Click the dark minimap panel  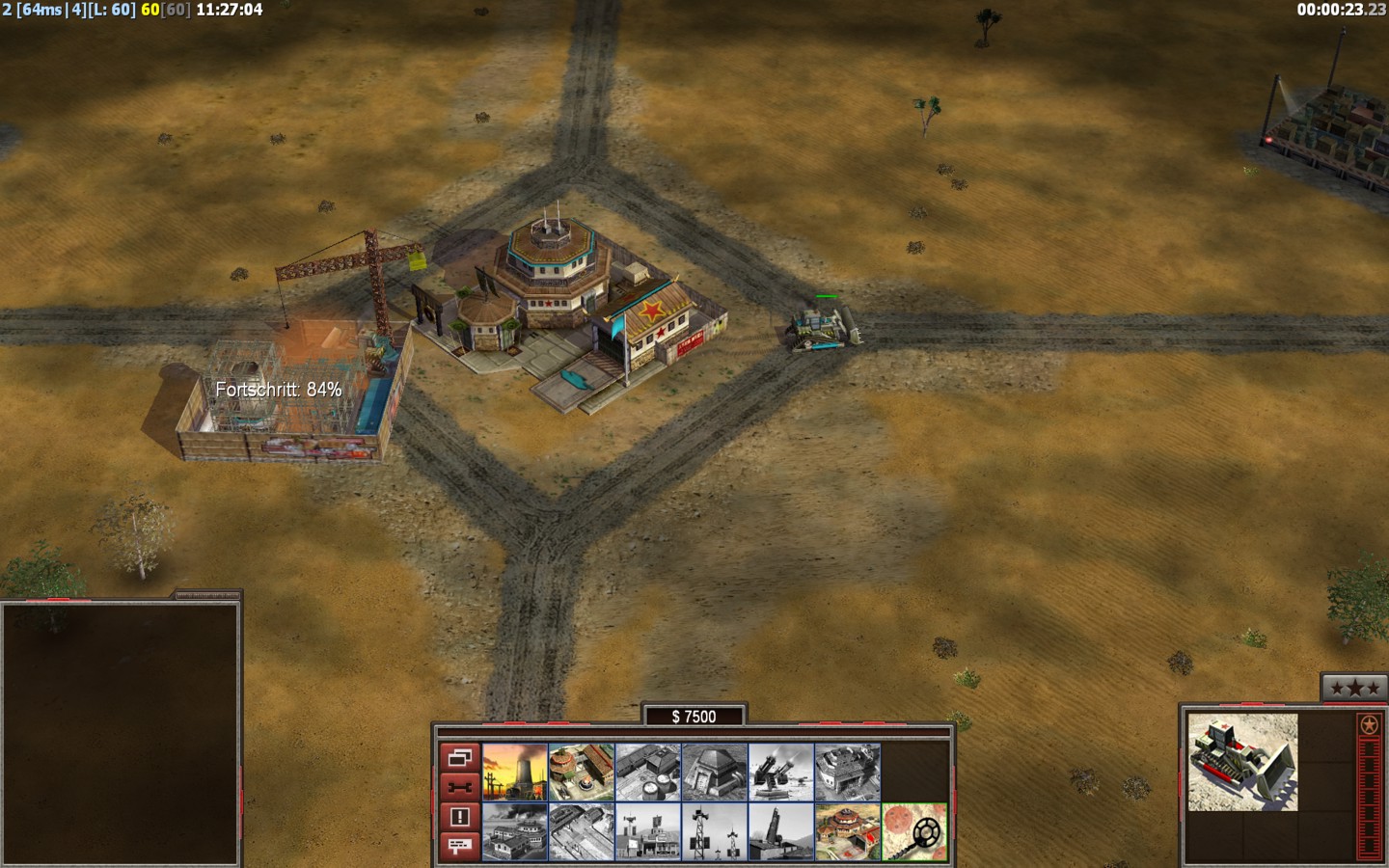point(120,733)
